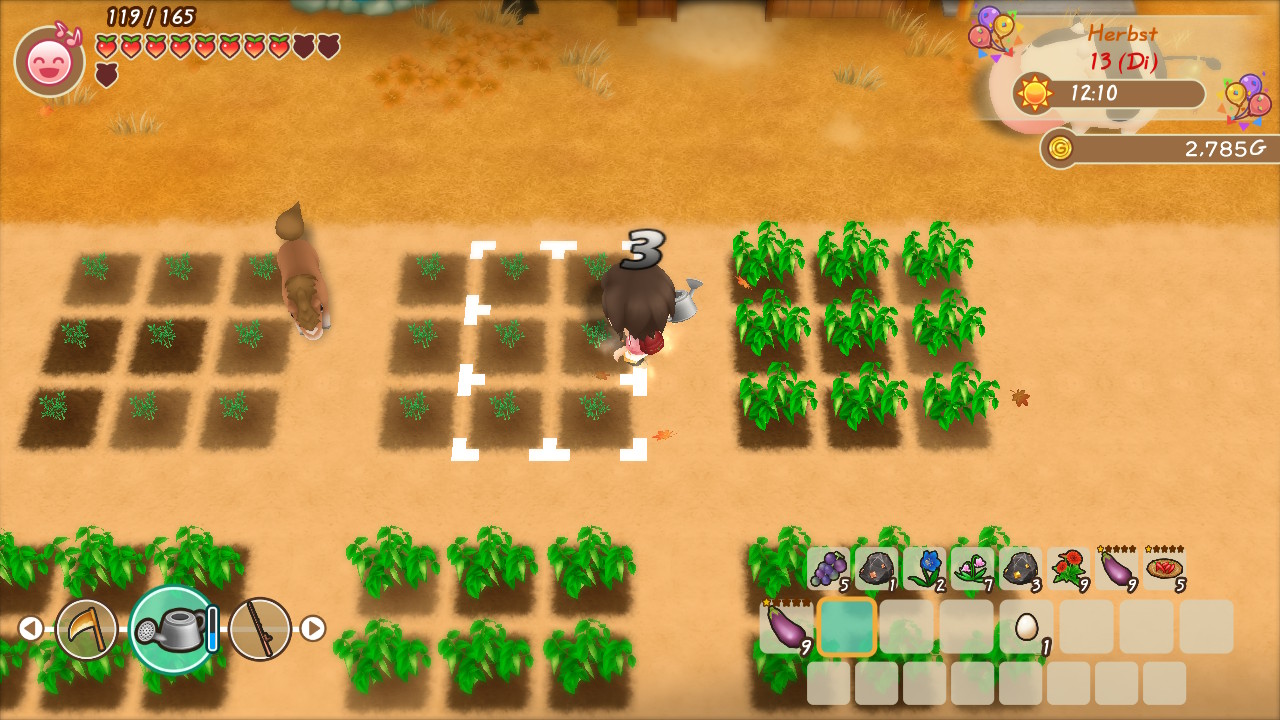Click the left tool-cycle arrow
This screenshot has width=1280, height=720.
pos(31,628)
